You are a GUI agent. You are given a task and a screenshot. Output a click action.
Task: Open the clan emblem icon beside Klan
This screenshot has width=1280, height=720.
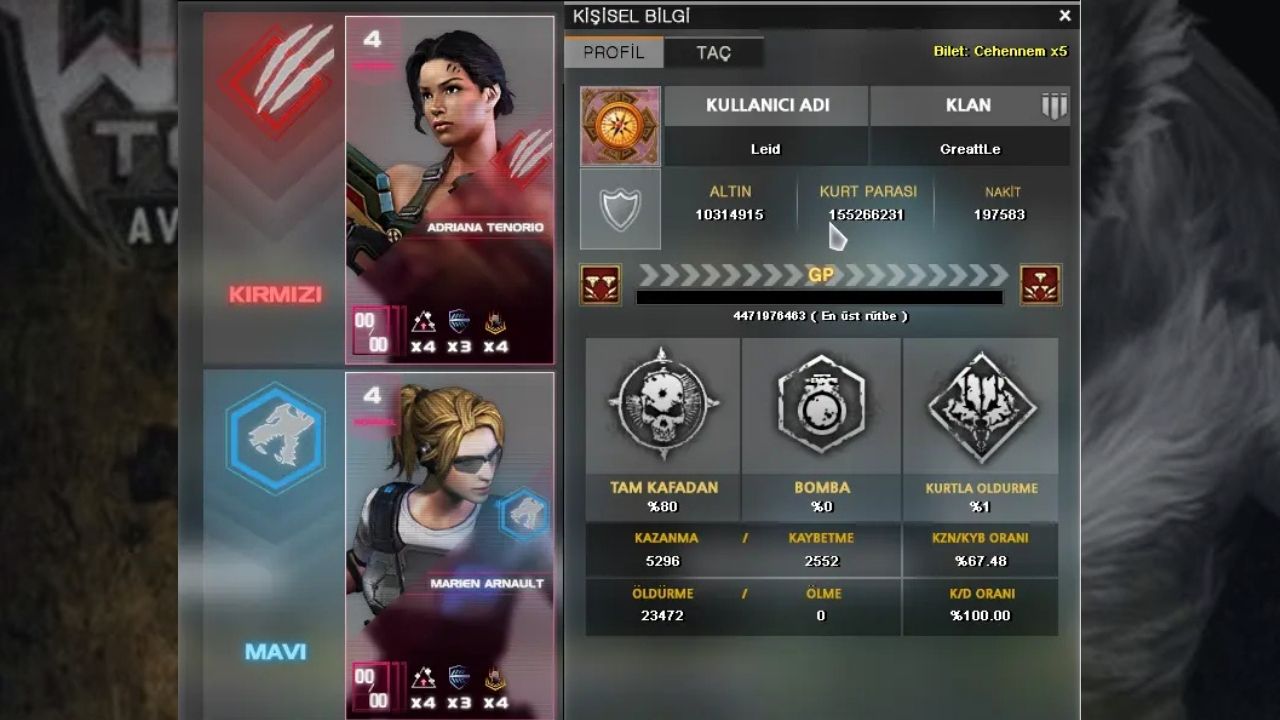click(x=1054, y=106)
